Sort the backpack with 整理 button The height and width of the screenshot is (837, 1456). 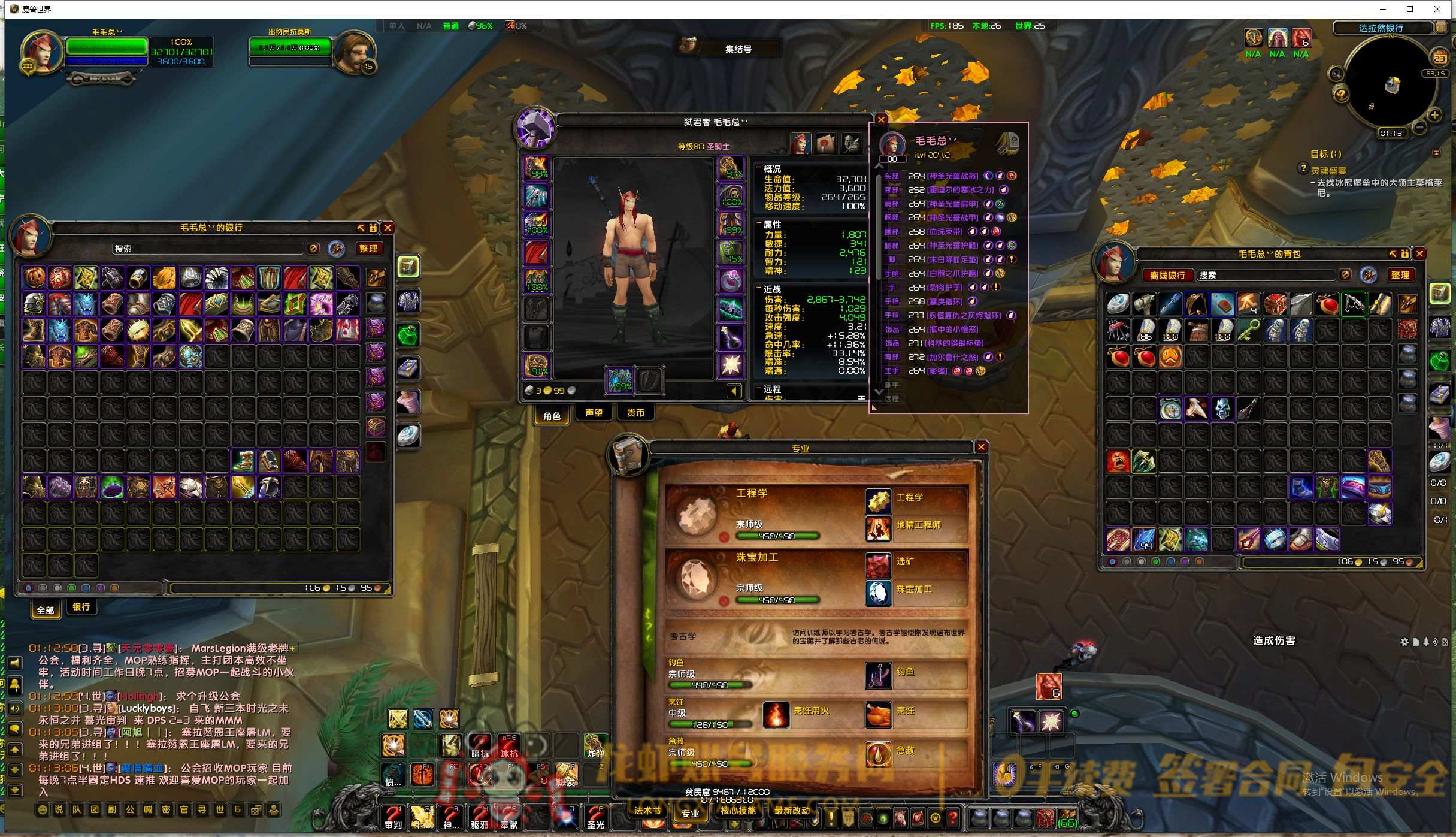[1400, 275]
